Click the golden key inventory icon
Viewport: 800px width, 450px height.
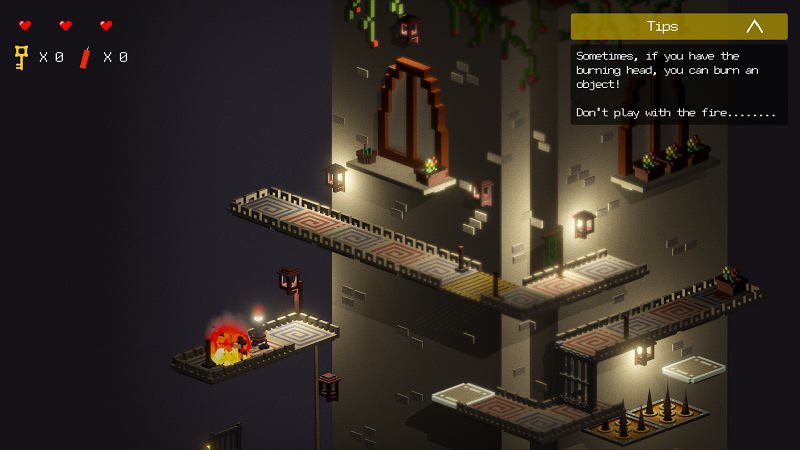(21, 57)
